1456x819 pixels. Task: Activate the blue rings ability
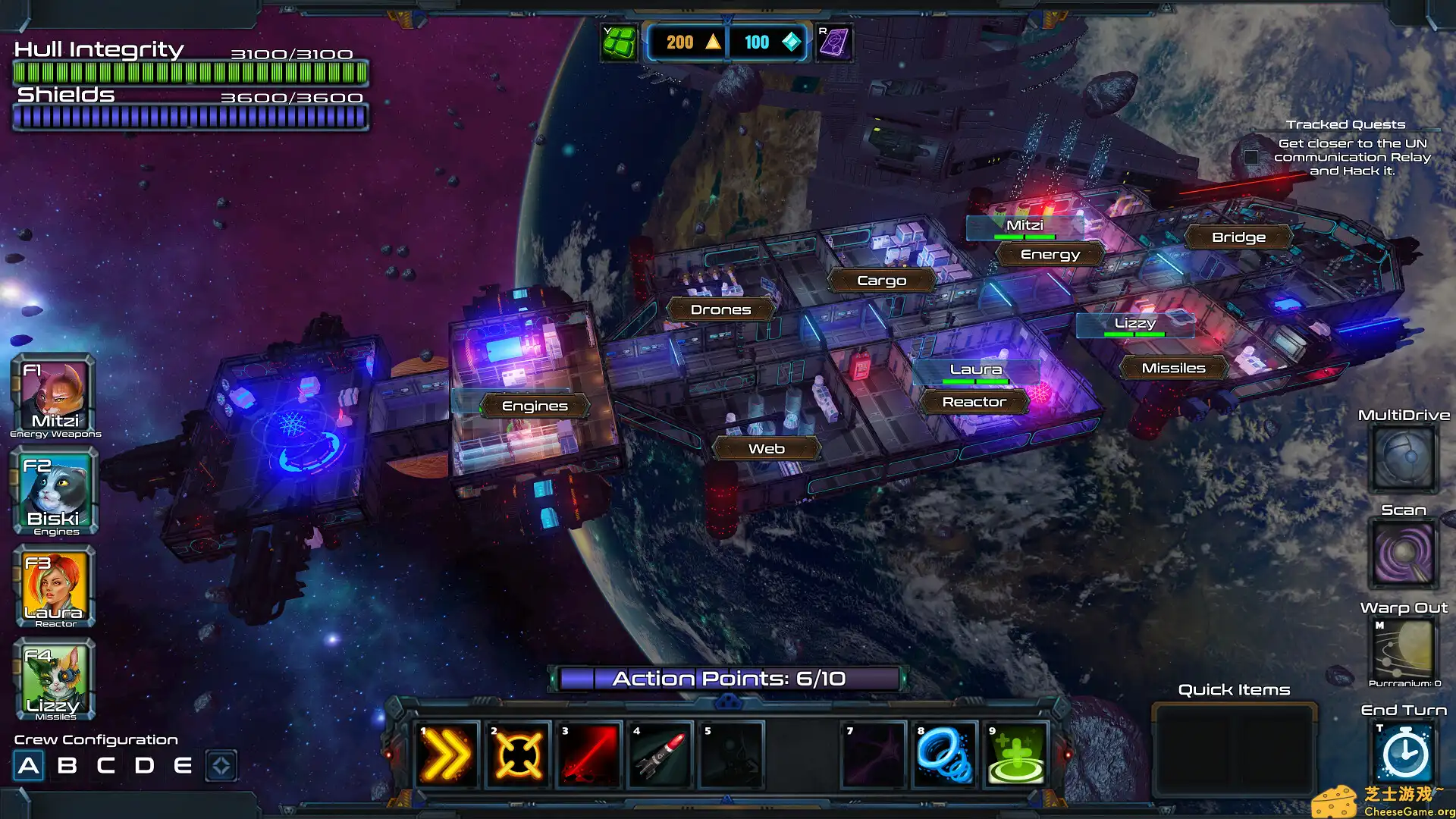coord(944,755)
